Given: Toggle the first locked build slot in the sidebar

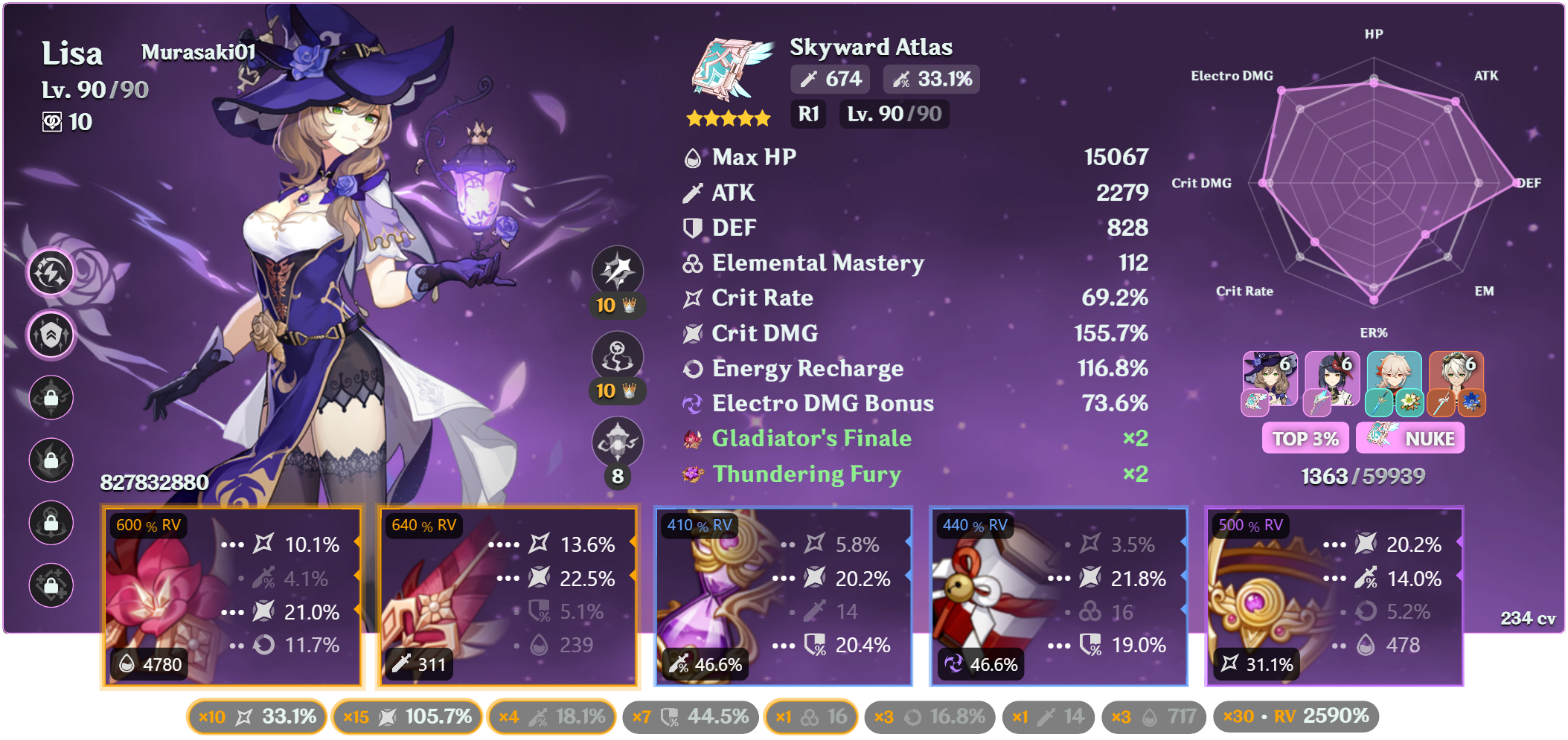Looking at the screenshot, I should tap(51, 398).
